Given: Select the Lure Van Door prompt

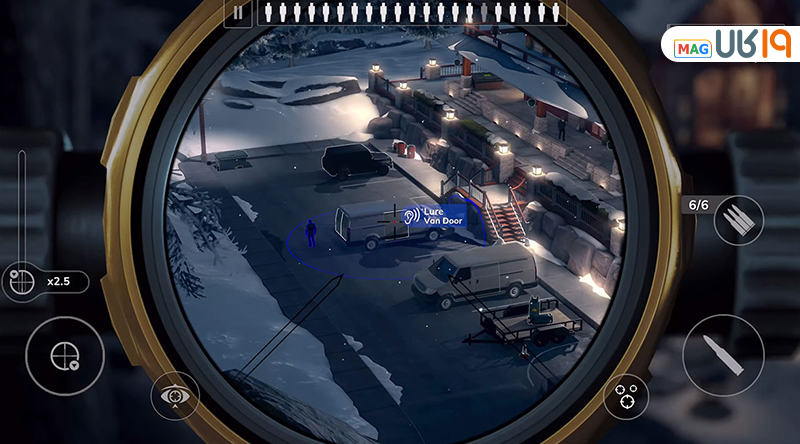Looking at the screenshot, I should click(x=436, y=217).
